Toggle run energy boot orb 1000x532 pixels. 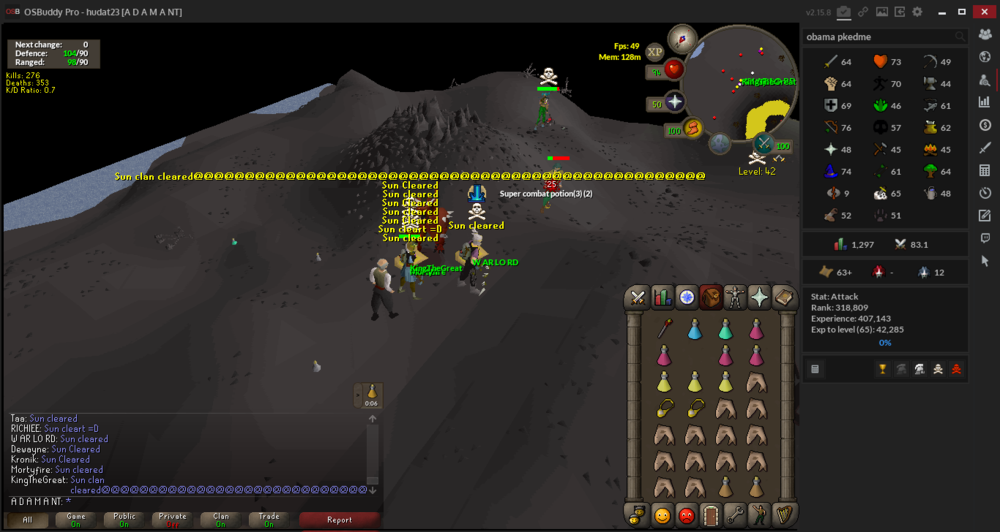(x=692, y=127)
